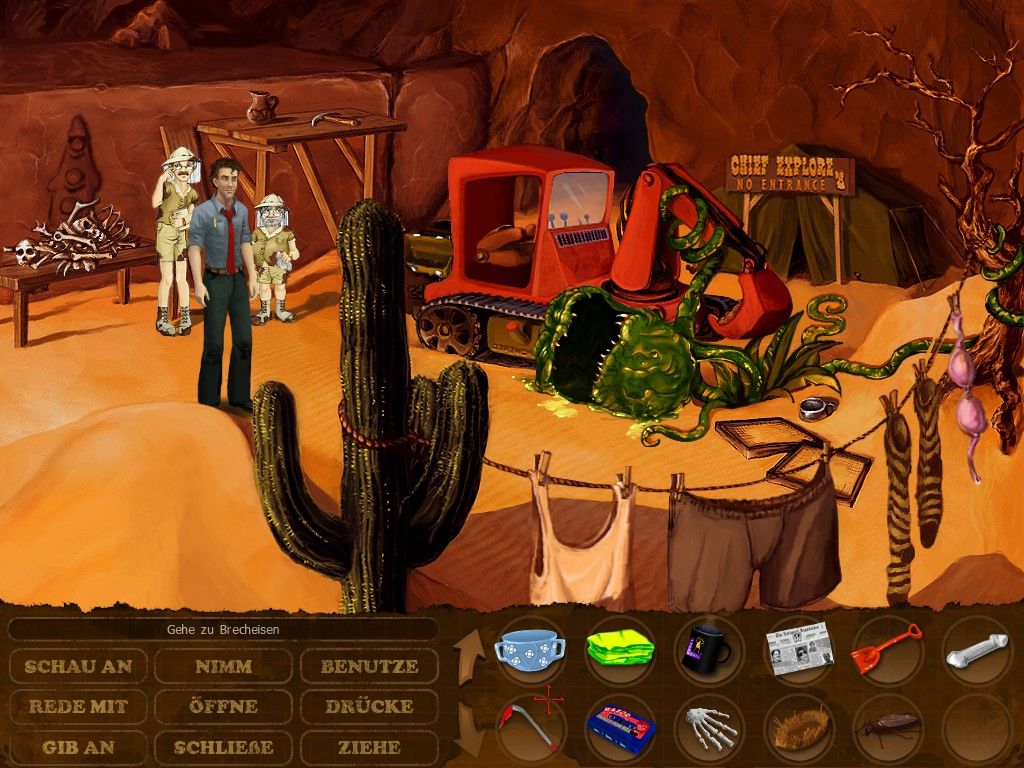Activate the BENUTZE verb

369,666
